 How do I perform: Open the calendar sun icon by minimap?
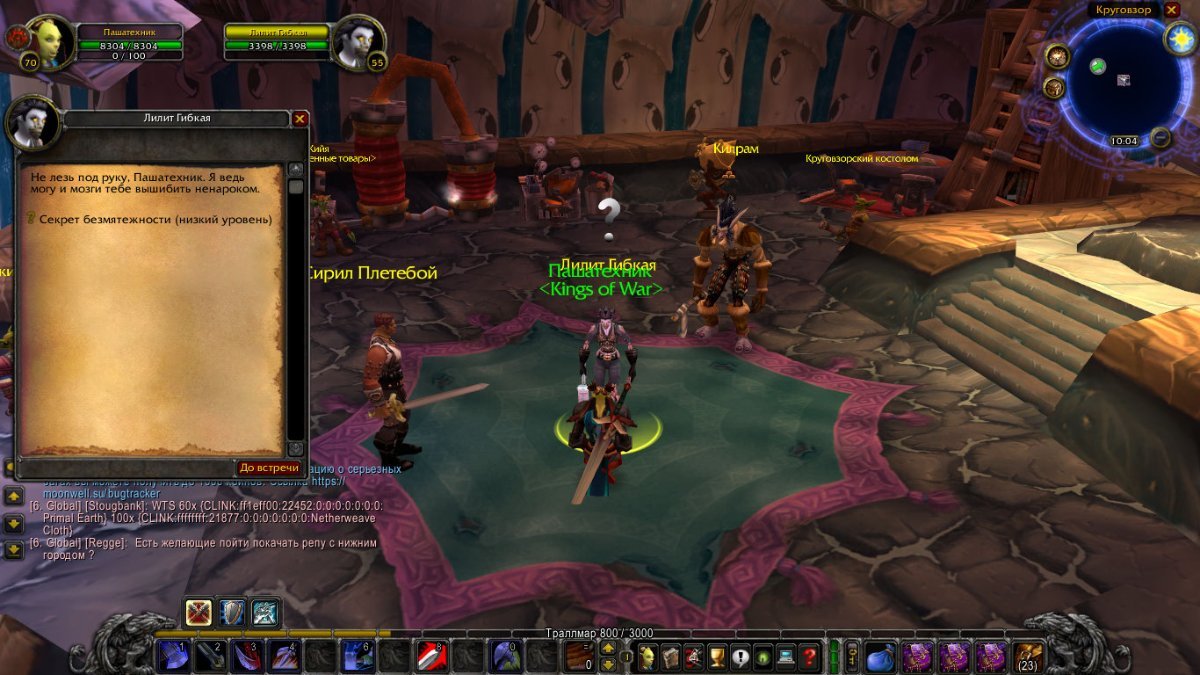coord(1180,38)
